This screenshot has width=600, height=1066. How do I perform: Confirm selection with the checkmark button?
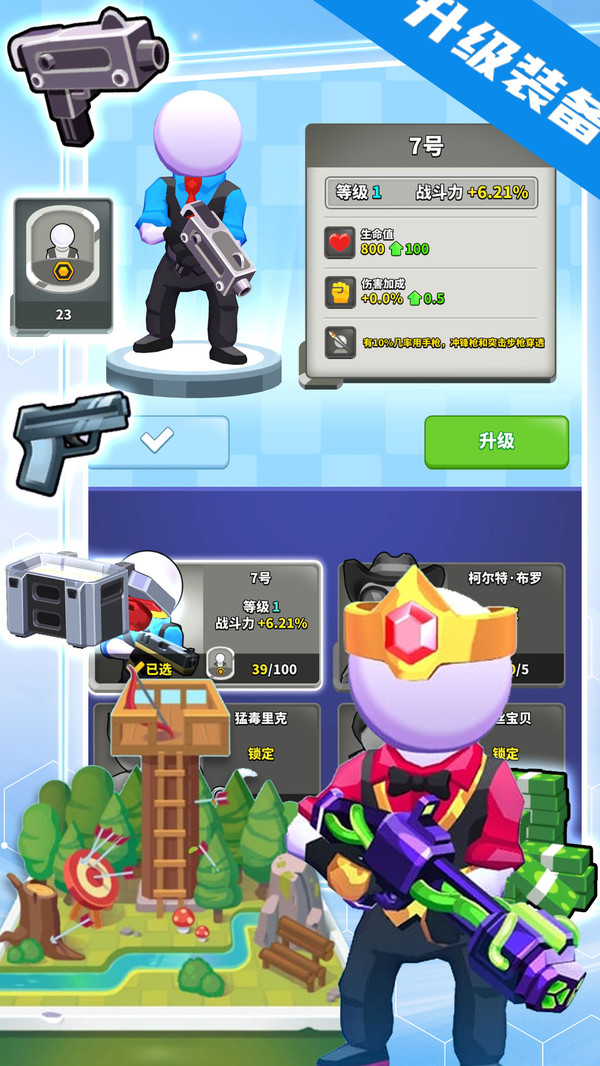(x=158, y=442)
